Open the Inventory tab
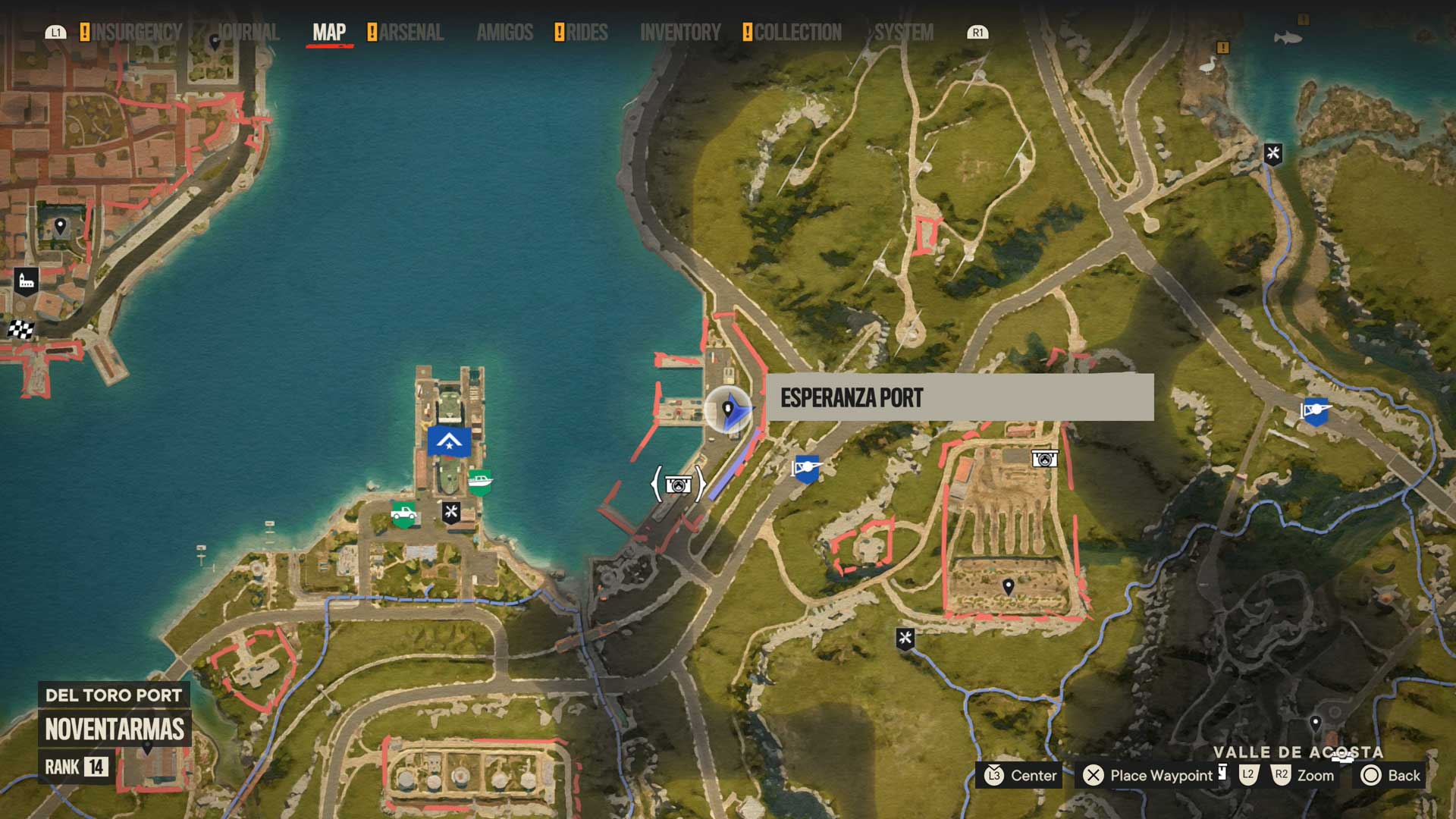The height and width of the screenshot is (819, 1456). pyautogui.click(x=680, y=33)
